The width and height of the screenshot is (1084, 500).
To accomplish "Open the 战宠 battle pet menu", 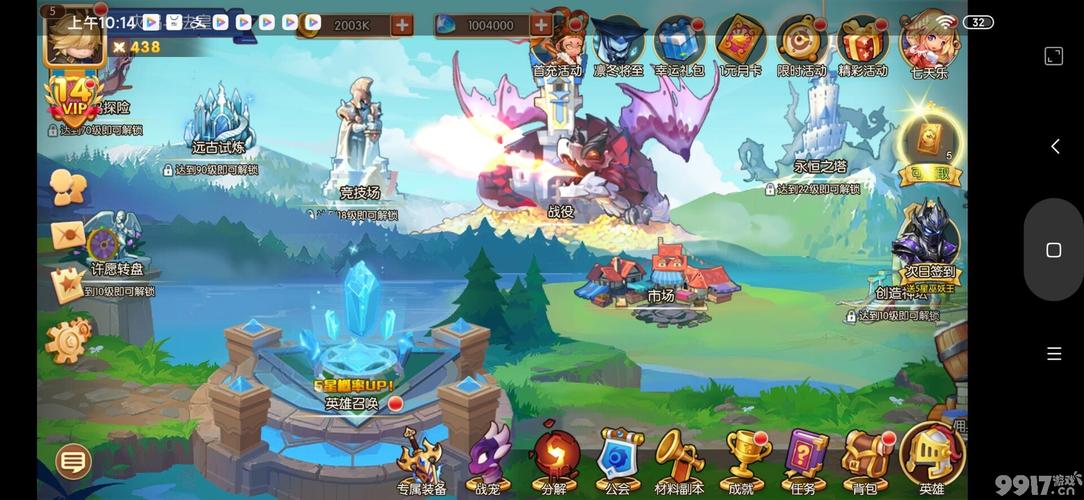I will click(x=488, y=458).
